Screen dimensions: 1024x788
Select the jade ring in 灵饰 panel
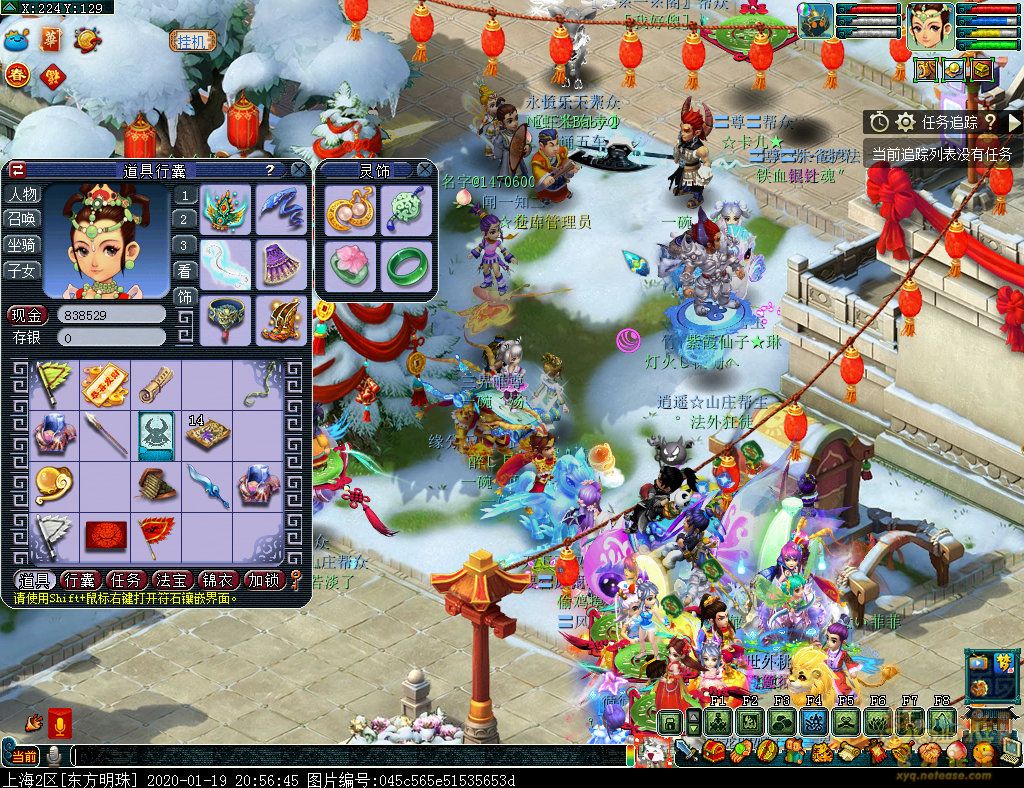coord(405,266)
